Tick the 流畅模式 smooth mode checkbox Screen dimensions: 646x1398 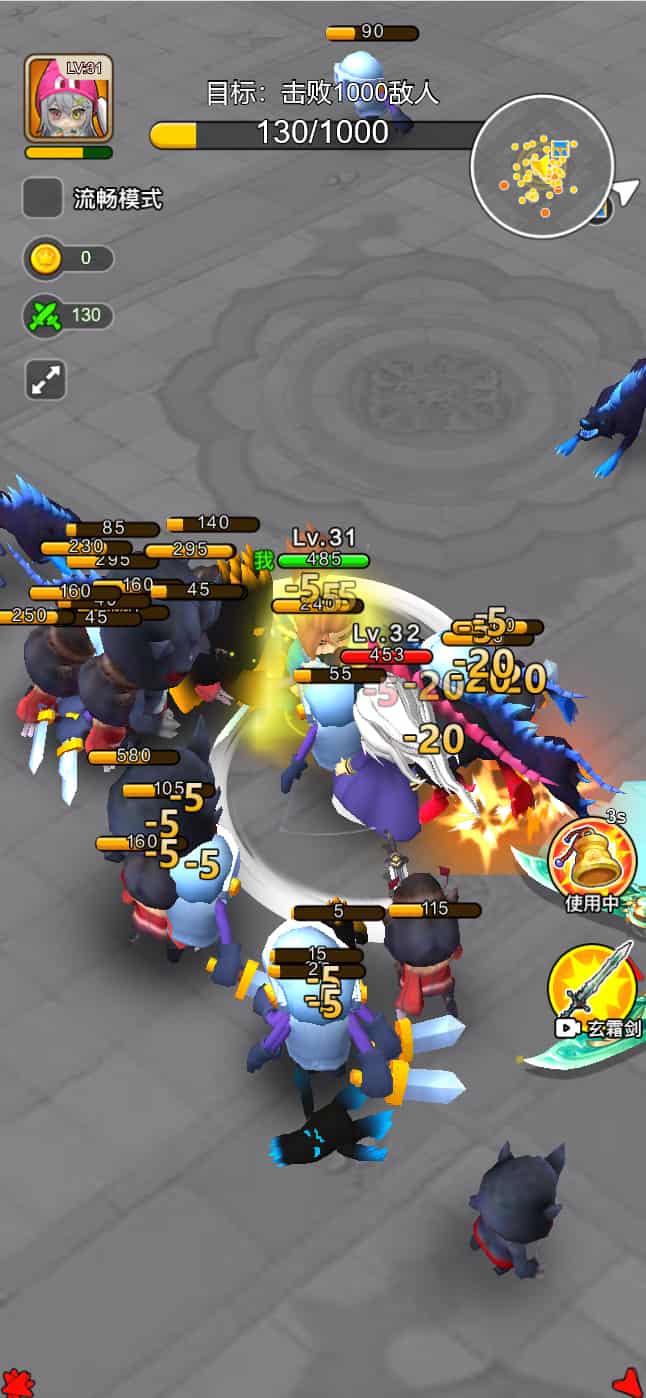pyautogui.click(x=43, y=198)
